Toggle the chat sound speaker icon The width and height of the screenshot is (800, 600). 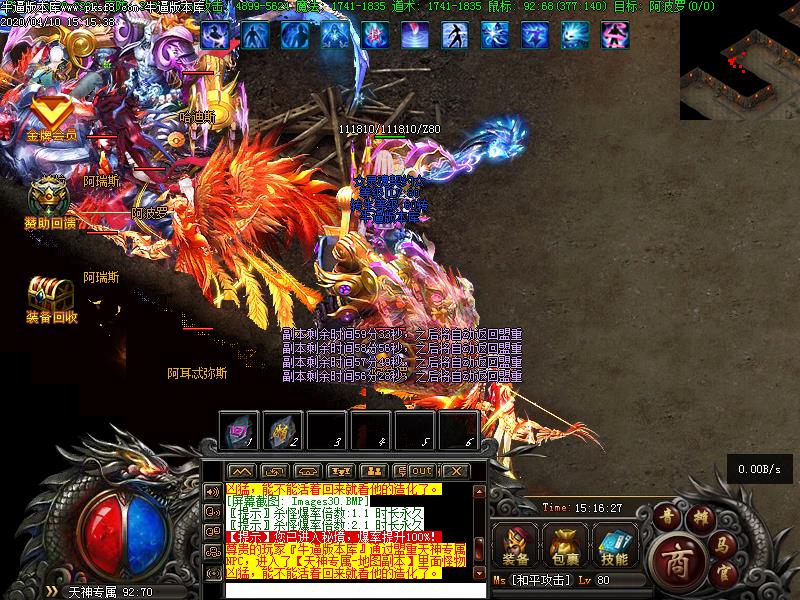tap(212, 491)
